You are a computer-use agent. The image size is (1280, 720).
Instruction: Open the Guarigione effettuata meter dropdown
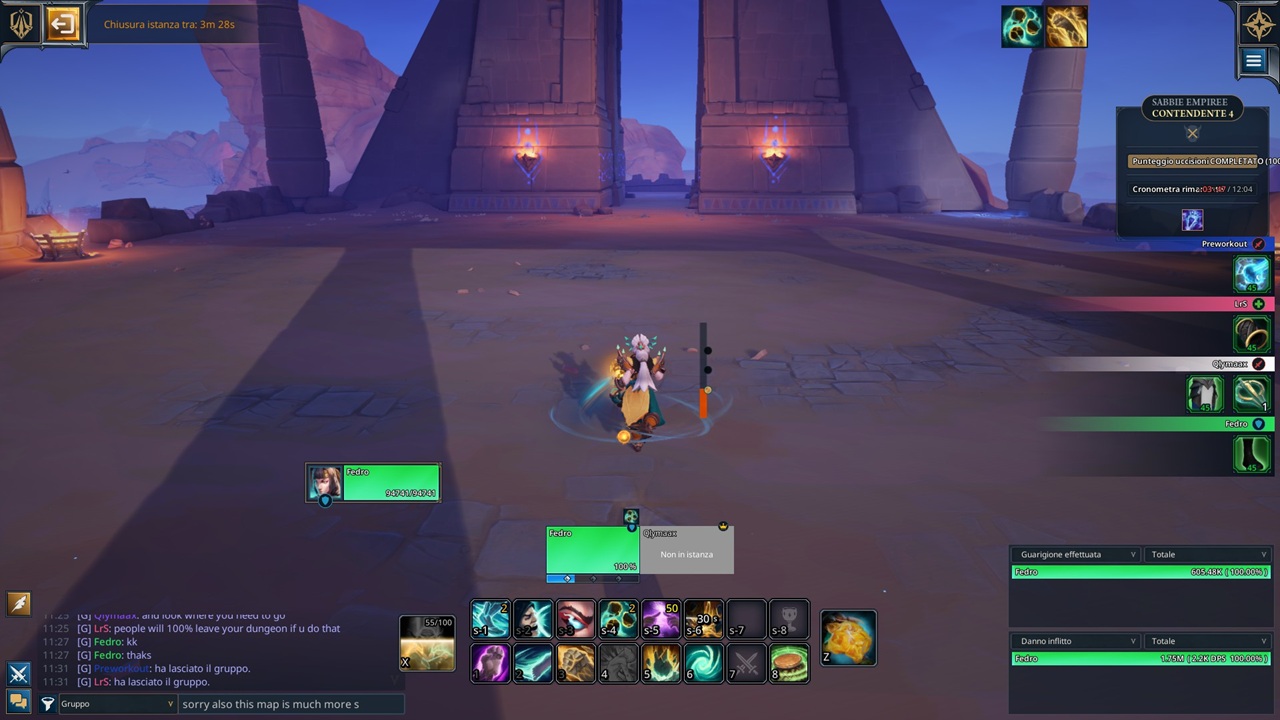point(1076,554)
